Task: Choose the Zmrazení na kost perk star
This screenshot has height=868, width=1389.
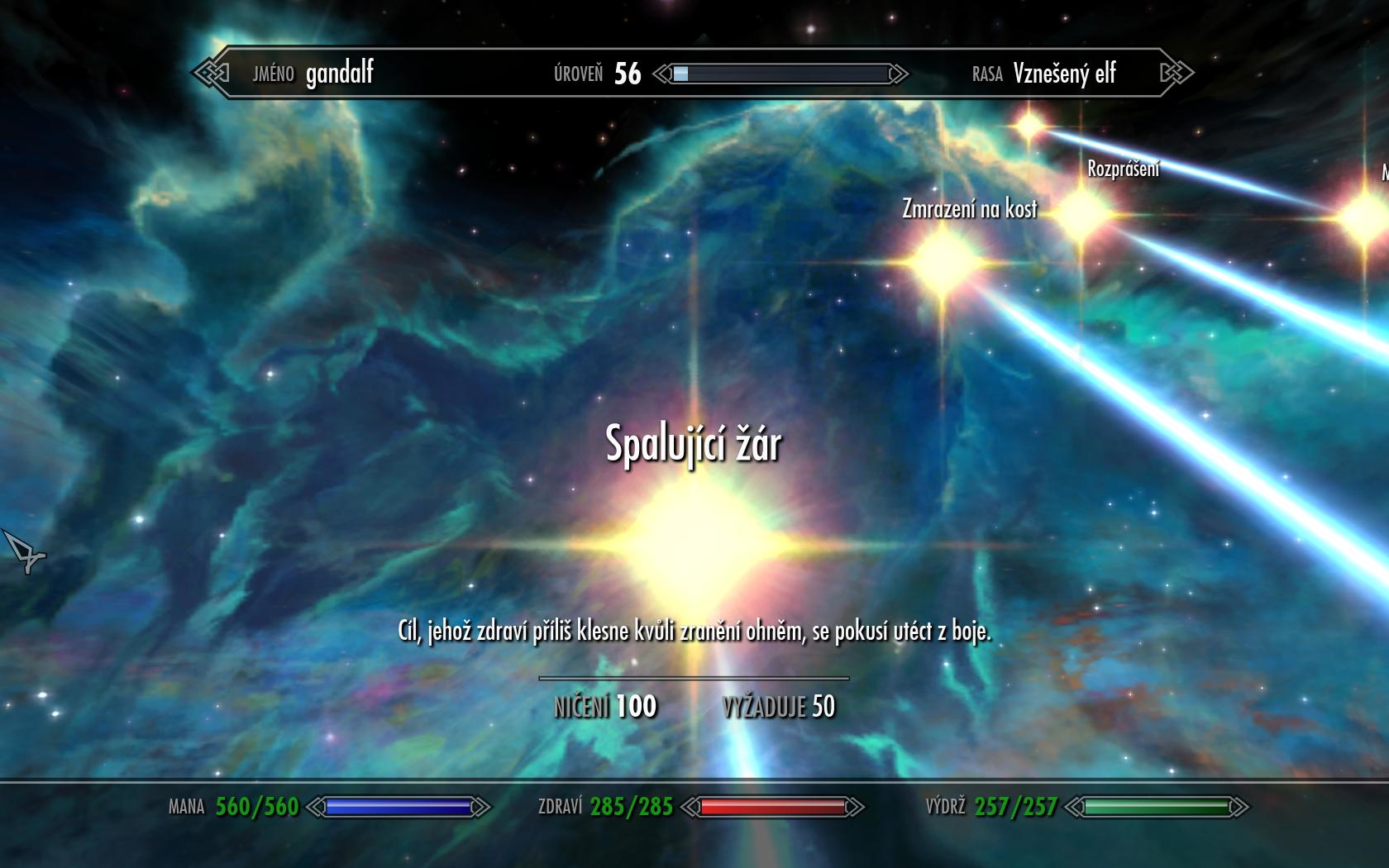Action: point(942,261)
